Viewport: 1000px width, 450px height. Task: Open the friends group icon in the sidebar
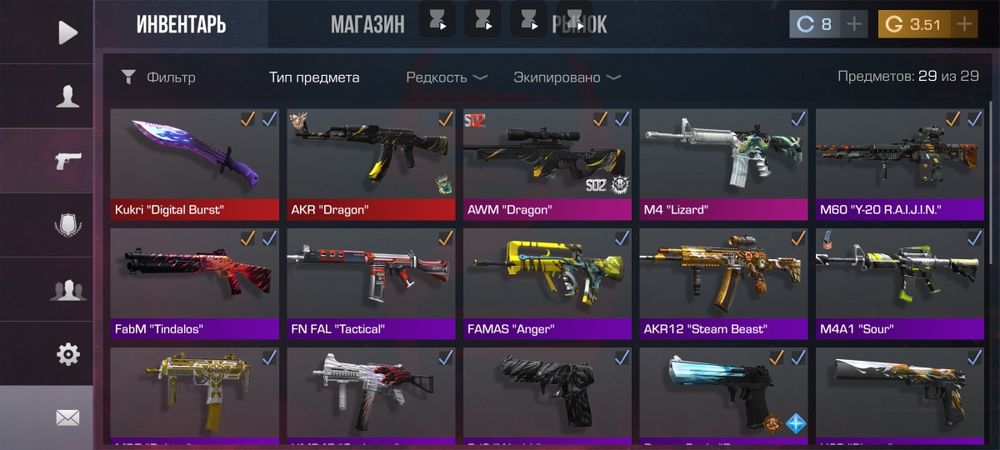pos(67,290)
